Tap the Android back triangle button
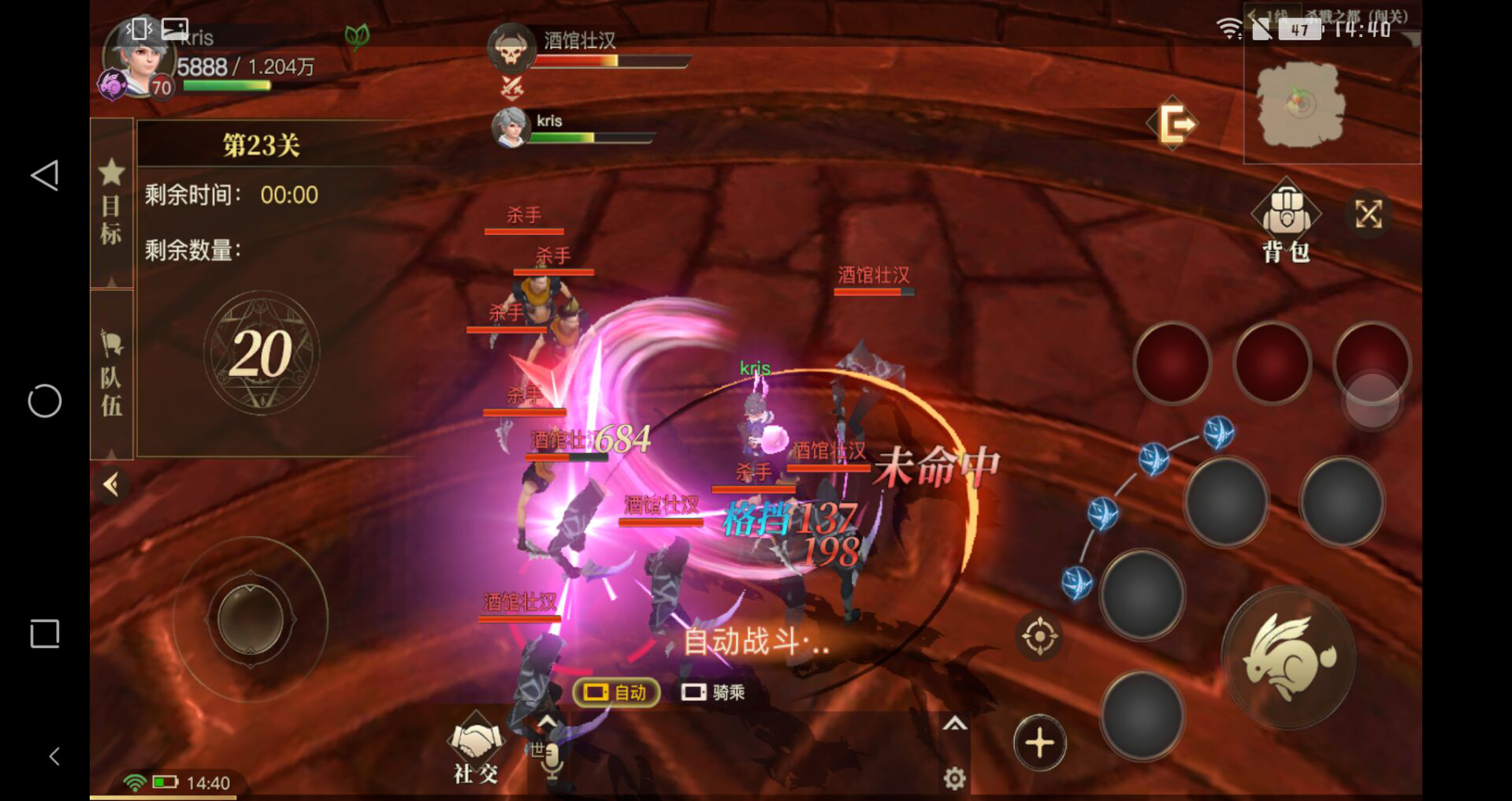The image size is (1512, 801). pos(45,175)
